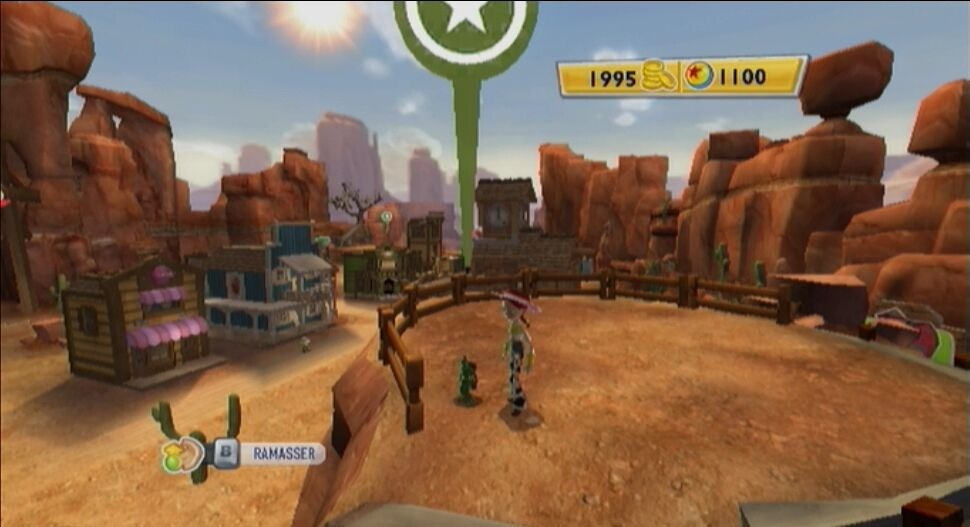Select the green star mission marker

point(465,22)
